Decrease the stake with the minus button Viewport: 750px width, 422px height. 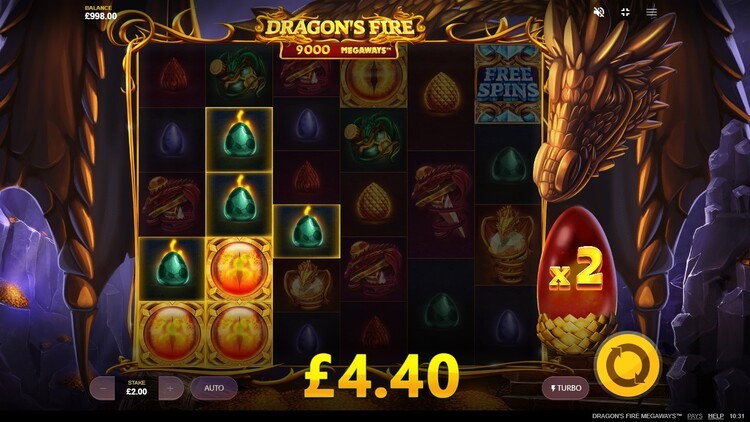[x=104, y=387]
